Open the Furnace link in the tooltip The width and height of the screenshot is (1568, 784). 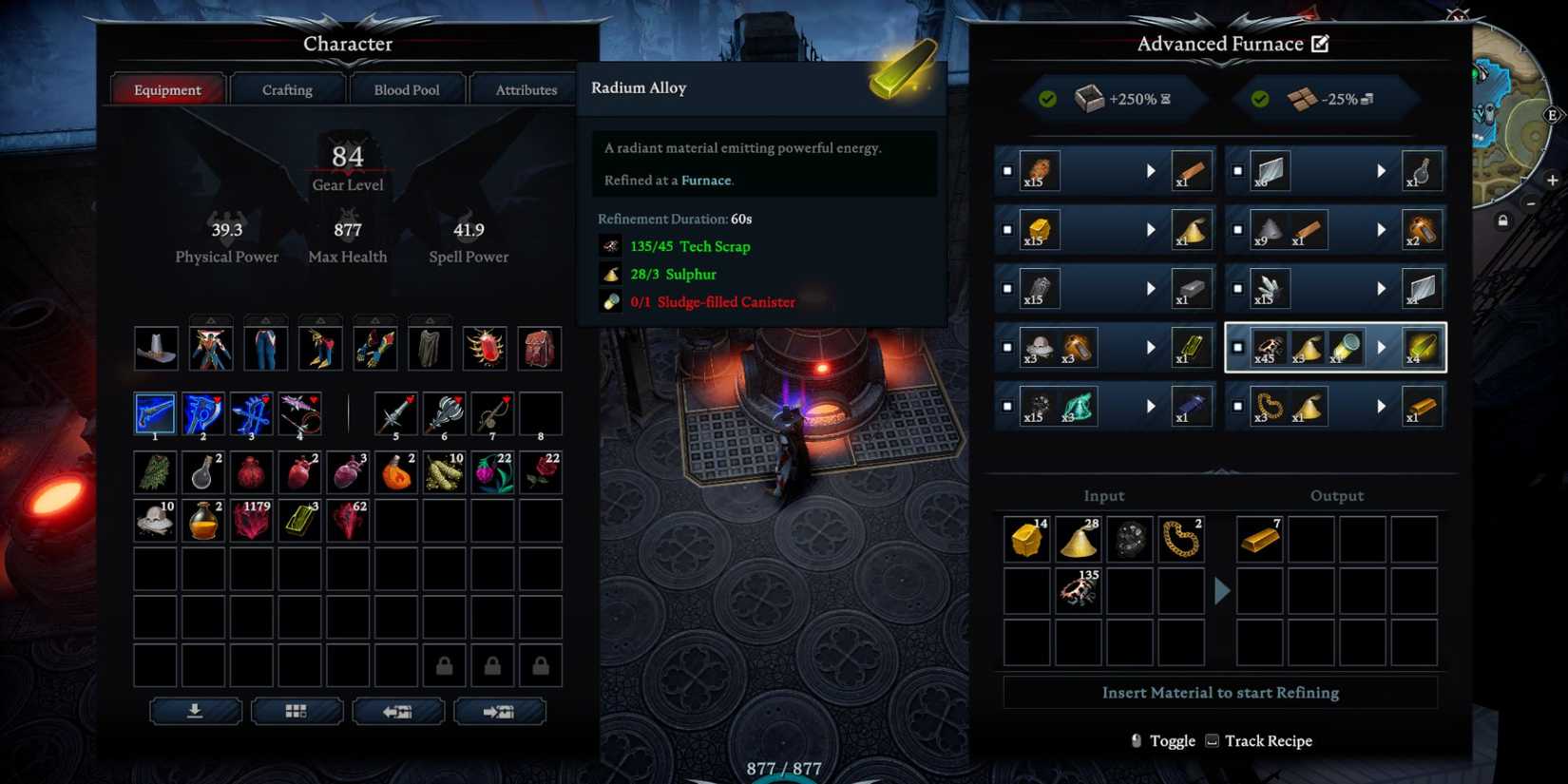pyautogui.click(x=707, y=180)
